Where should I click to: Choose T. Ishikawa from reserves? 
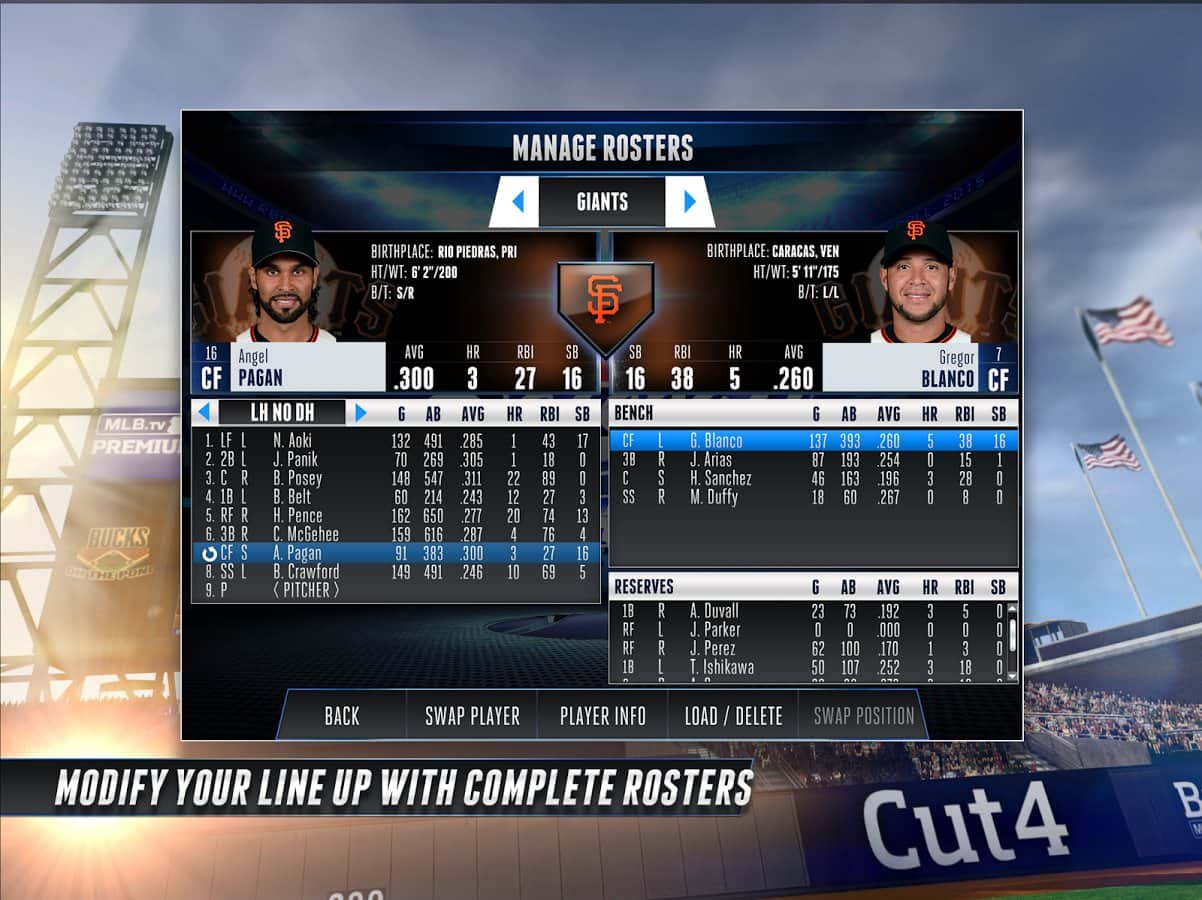point(810,667)
